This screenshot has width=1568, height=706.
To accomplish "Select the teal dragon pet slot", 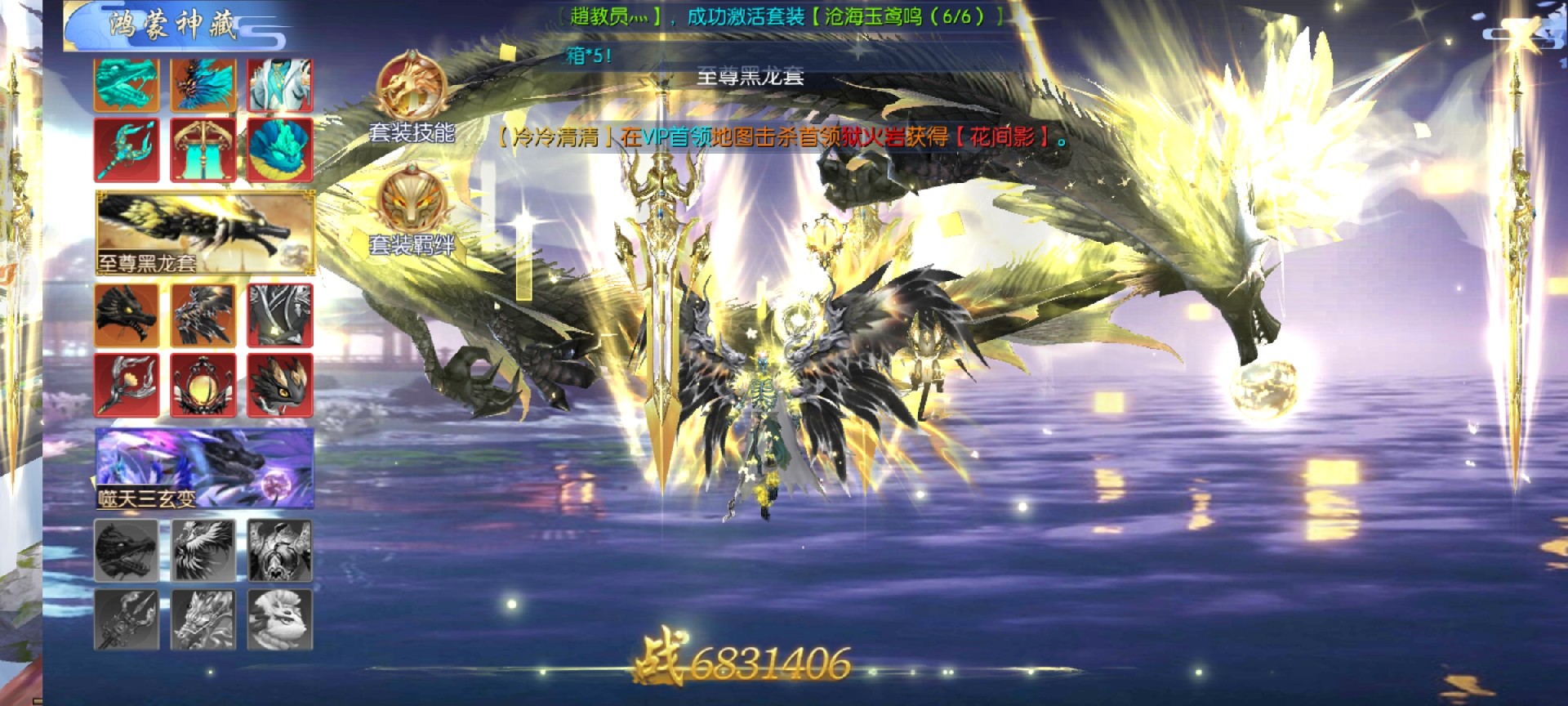I will click(x=280, y=150).
